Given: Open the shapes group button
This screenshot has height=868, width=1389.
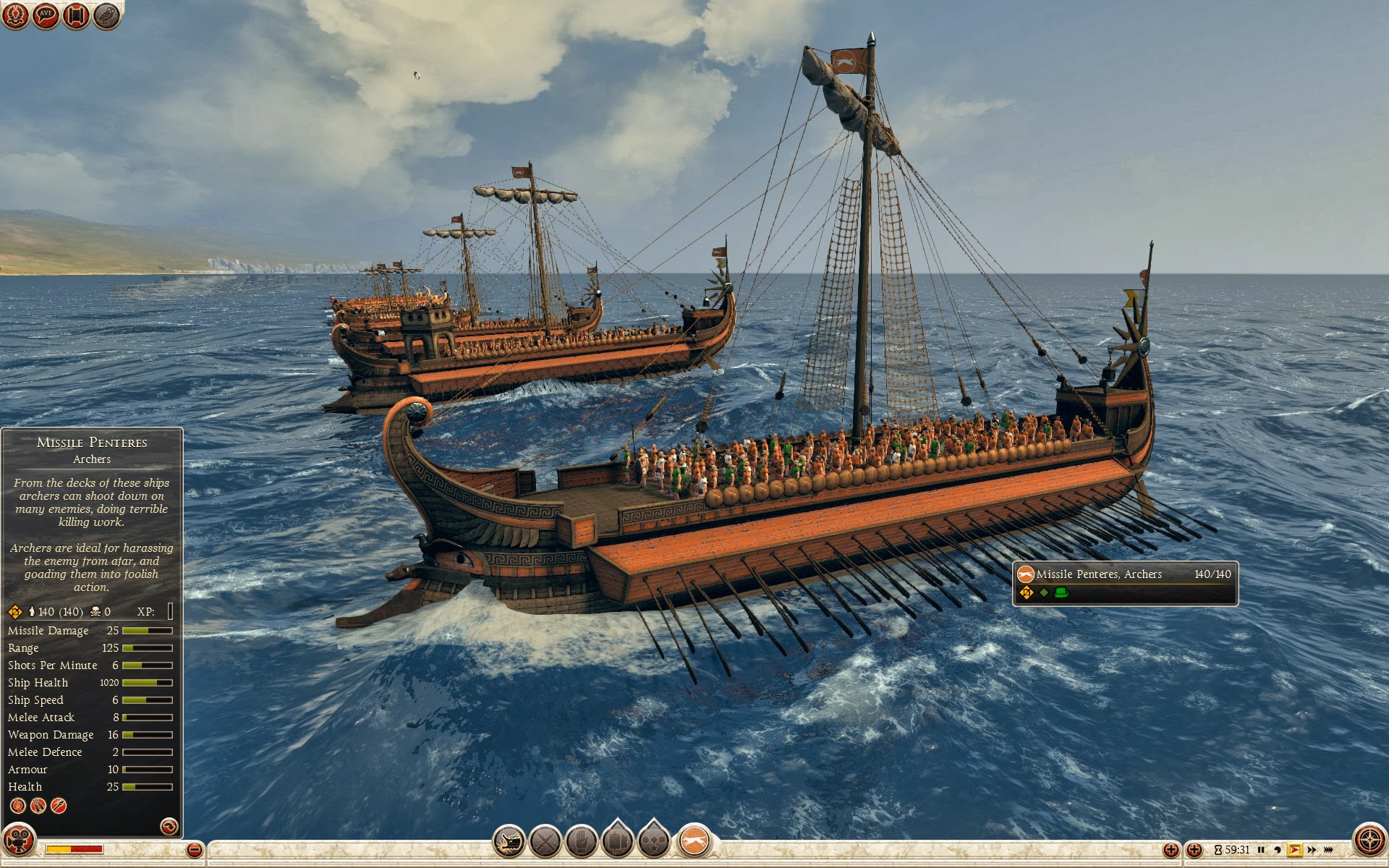Looking at the screenshot, I should (x=654, y=841).
